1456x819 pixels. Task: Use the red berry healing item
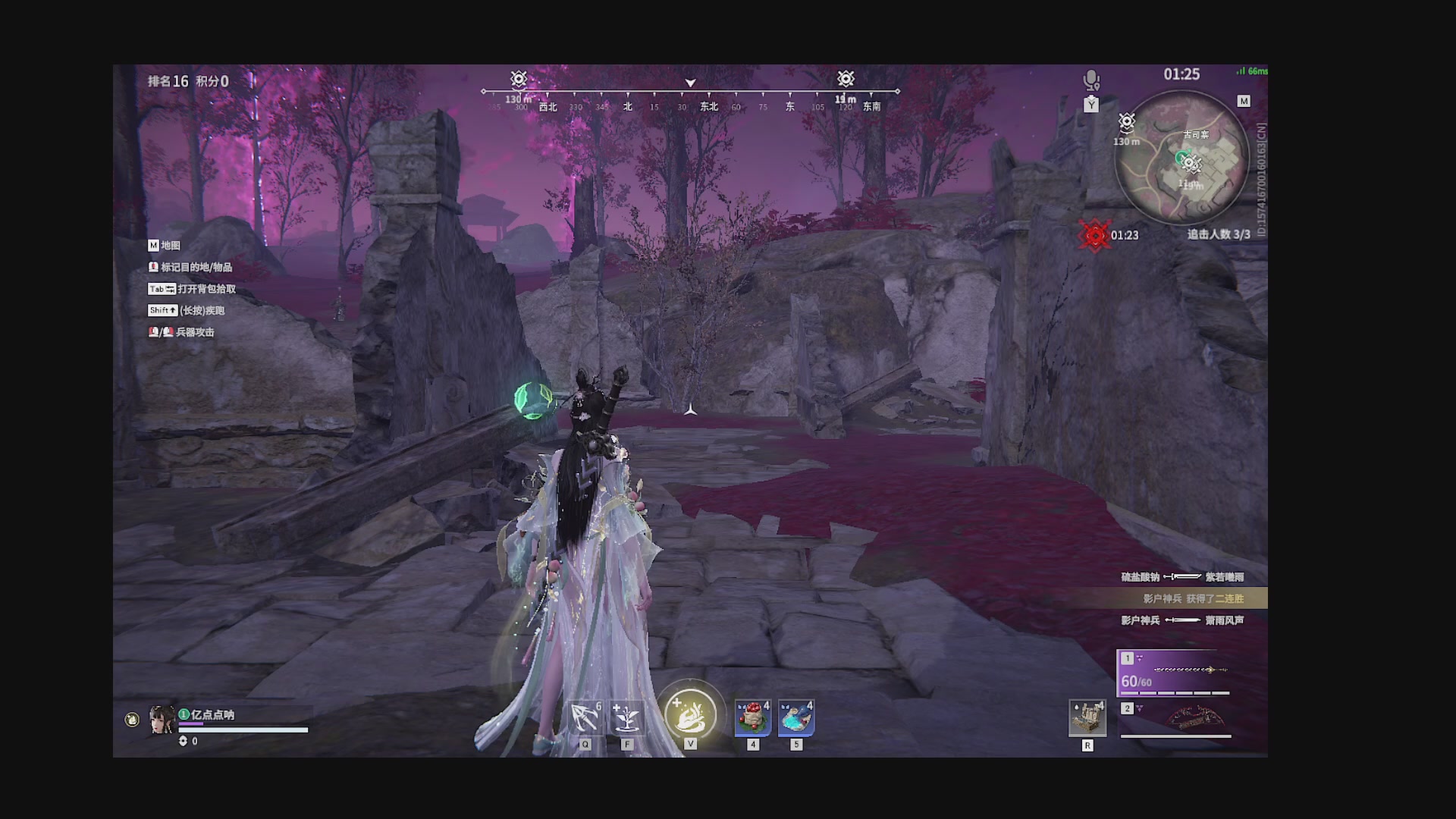(x=752, y=717)
